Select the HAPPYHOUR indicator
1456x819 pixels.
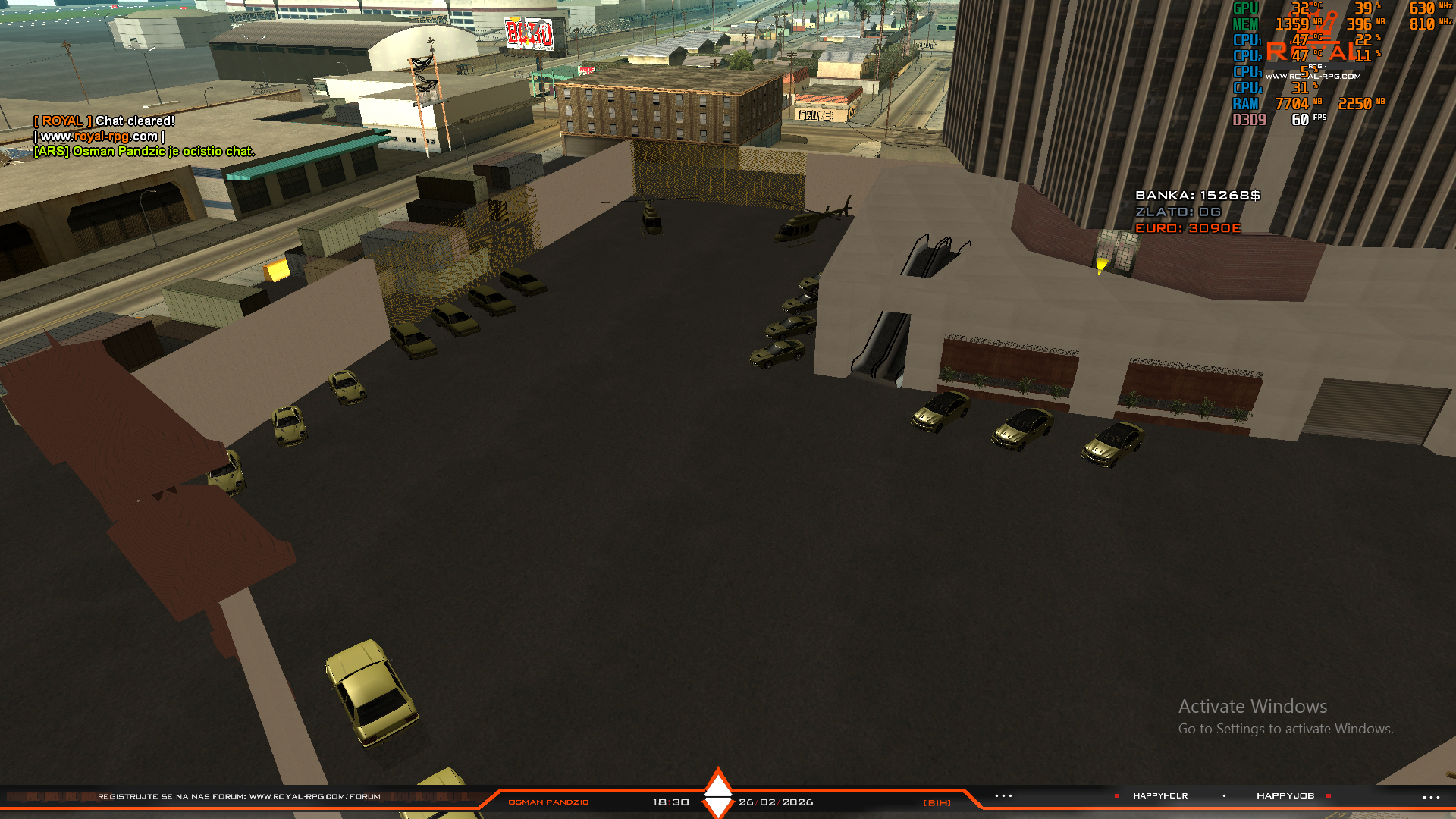point(1160,796)
